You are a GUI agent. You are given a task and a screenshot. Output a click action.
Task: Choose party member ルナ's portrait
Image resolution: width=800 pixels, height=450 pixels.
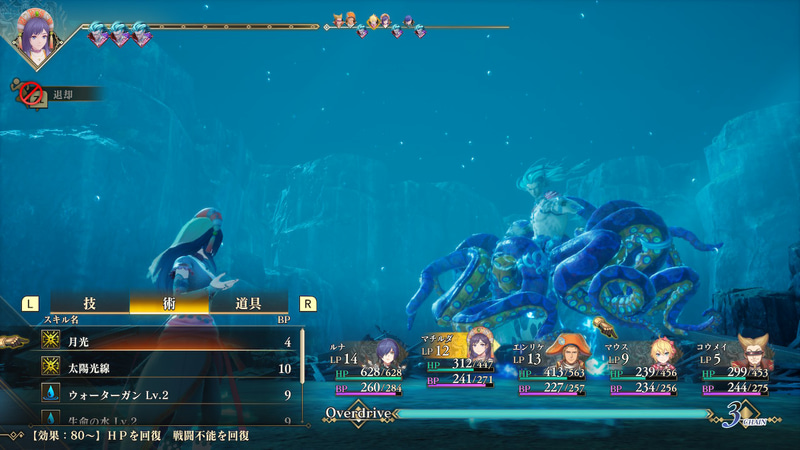(x=385, y=353)
